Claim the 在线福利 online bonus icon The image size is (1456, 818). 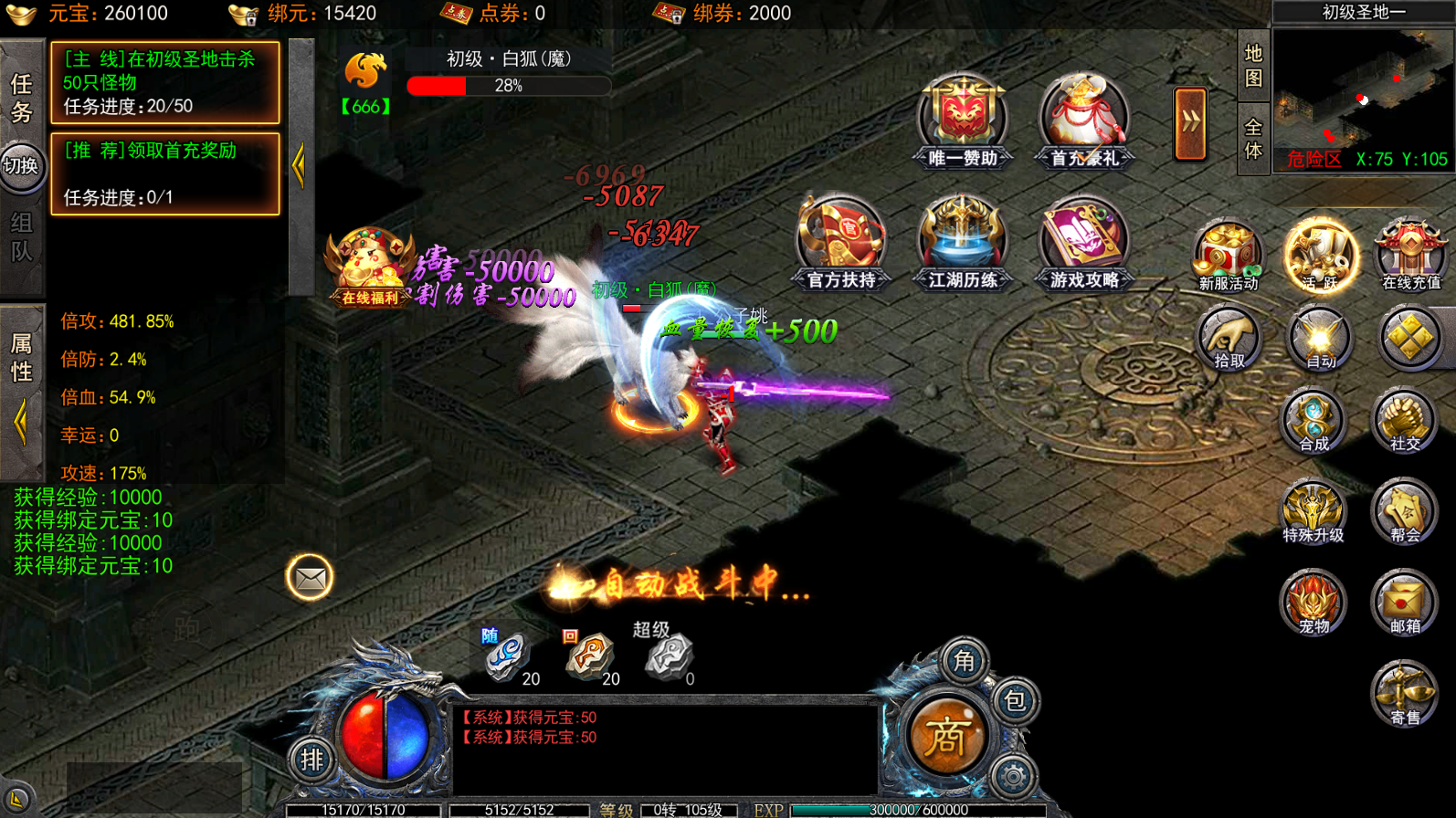[369, 267]
